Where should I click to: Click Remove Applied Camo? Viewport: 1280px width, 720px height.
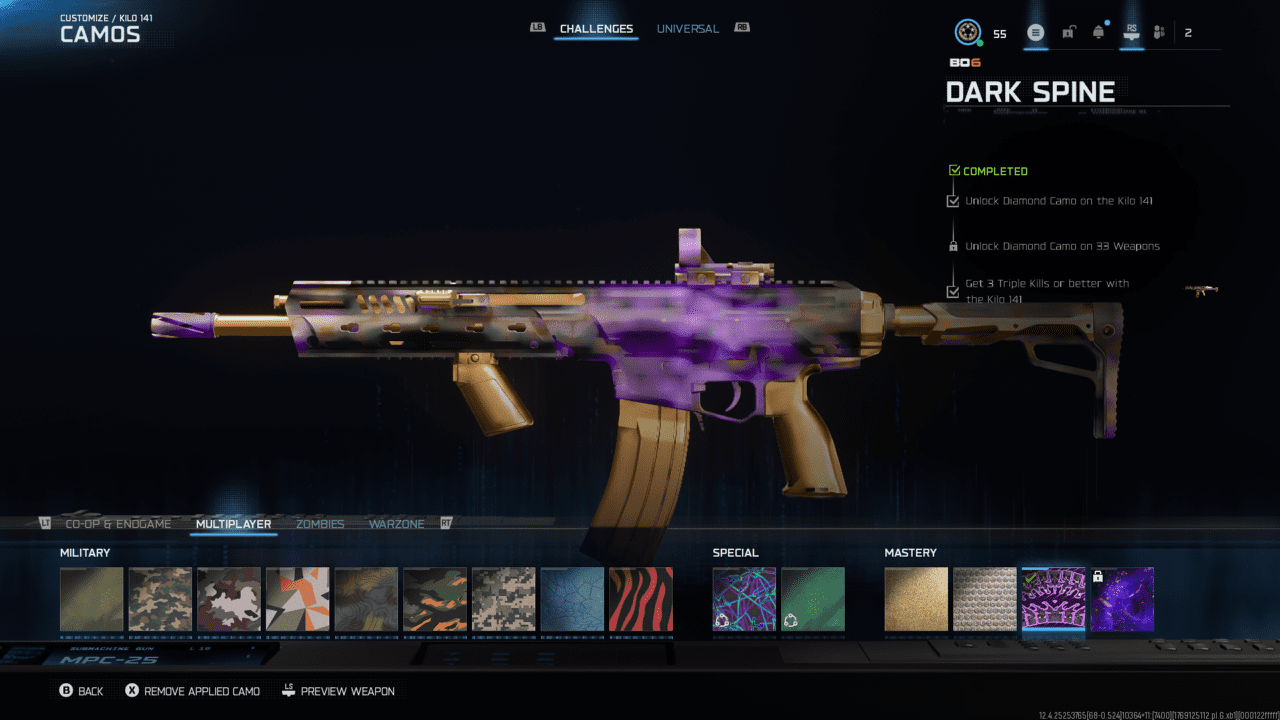(192, 691)
